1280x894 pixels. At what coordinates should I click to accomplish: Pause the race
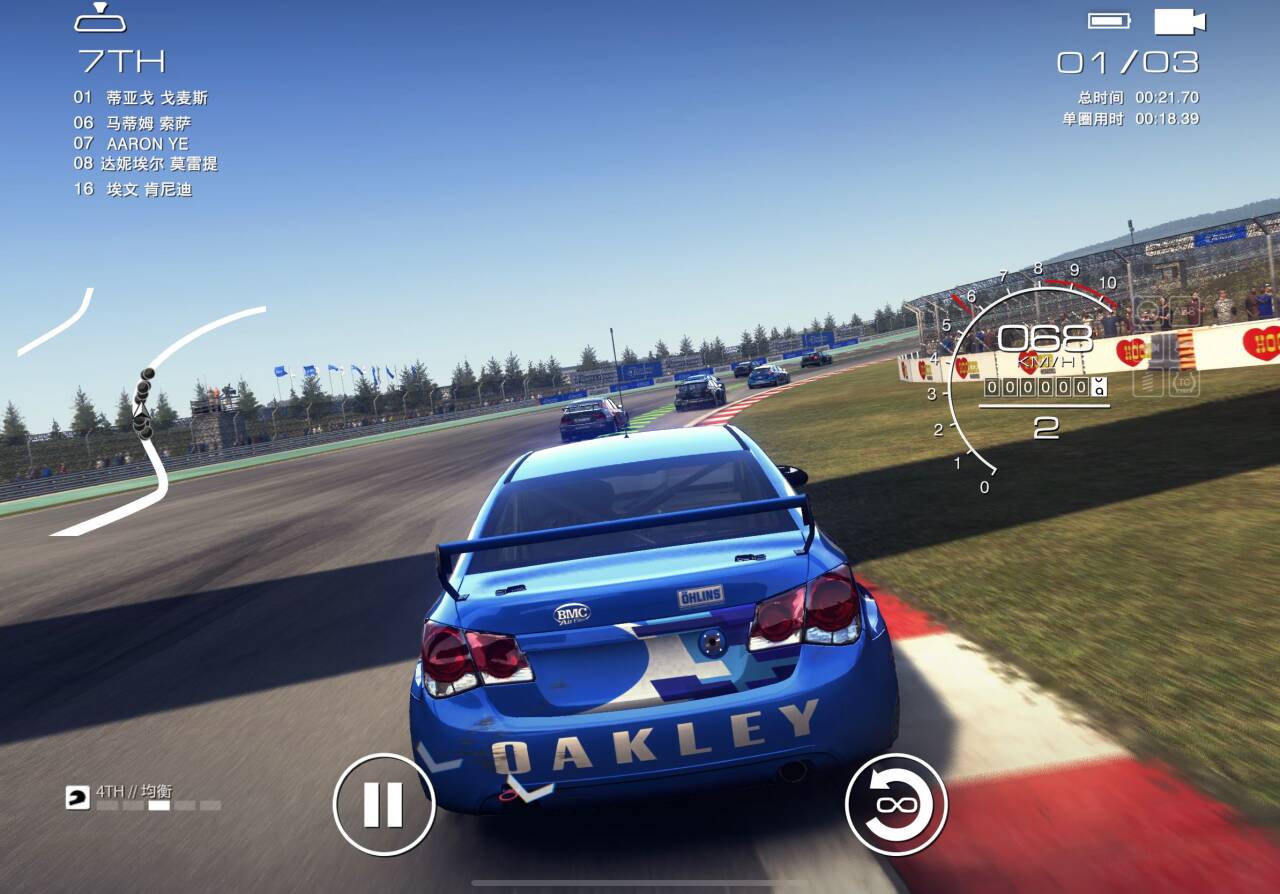point(384,804)
